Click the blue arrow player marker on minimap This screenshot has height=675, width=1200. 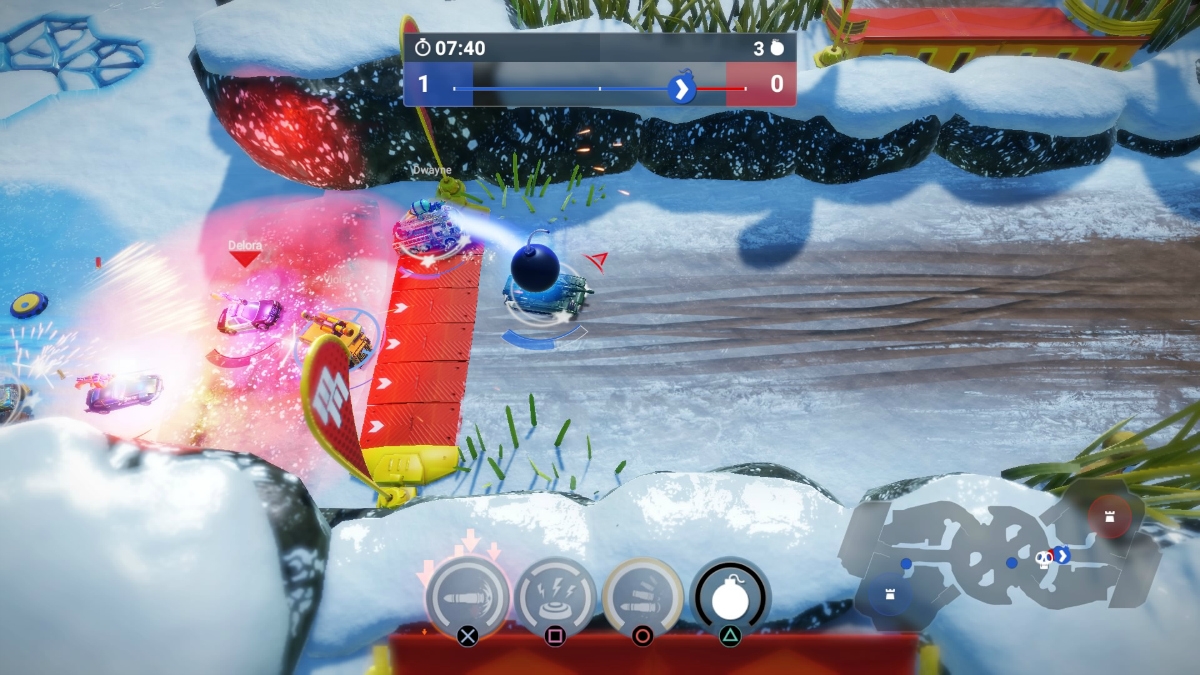click(x=1063, y=555)
